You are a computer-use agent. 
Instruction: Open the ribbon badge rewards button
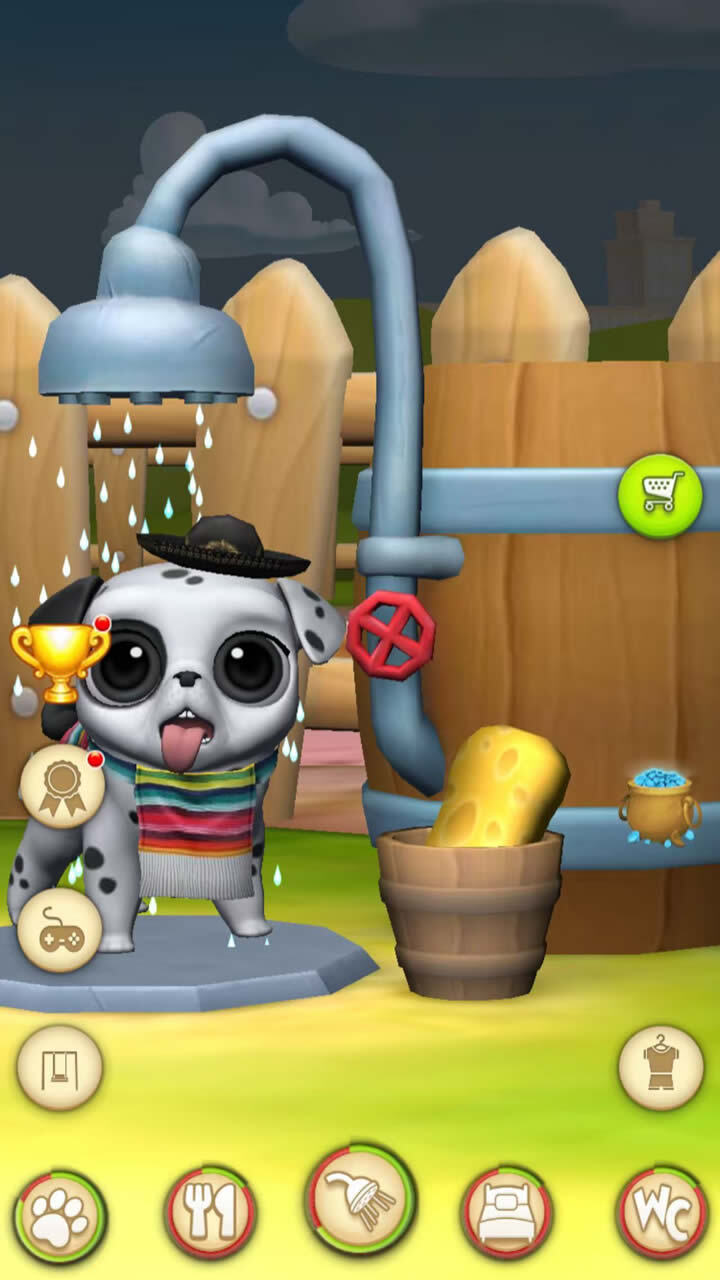62,786
